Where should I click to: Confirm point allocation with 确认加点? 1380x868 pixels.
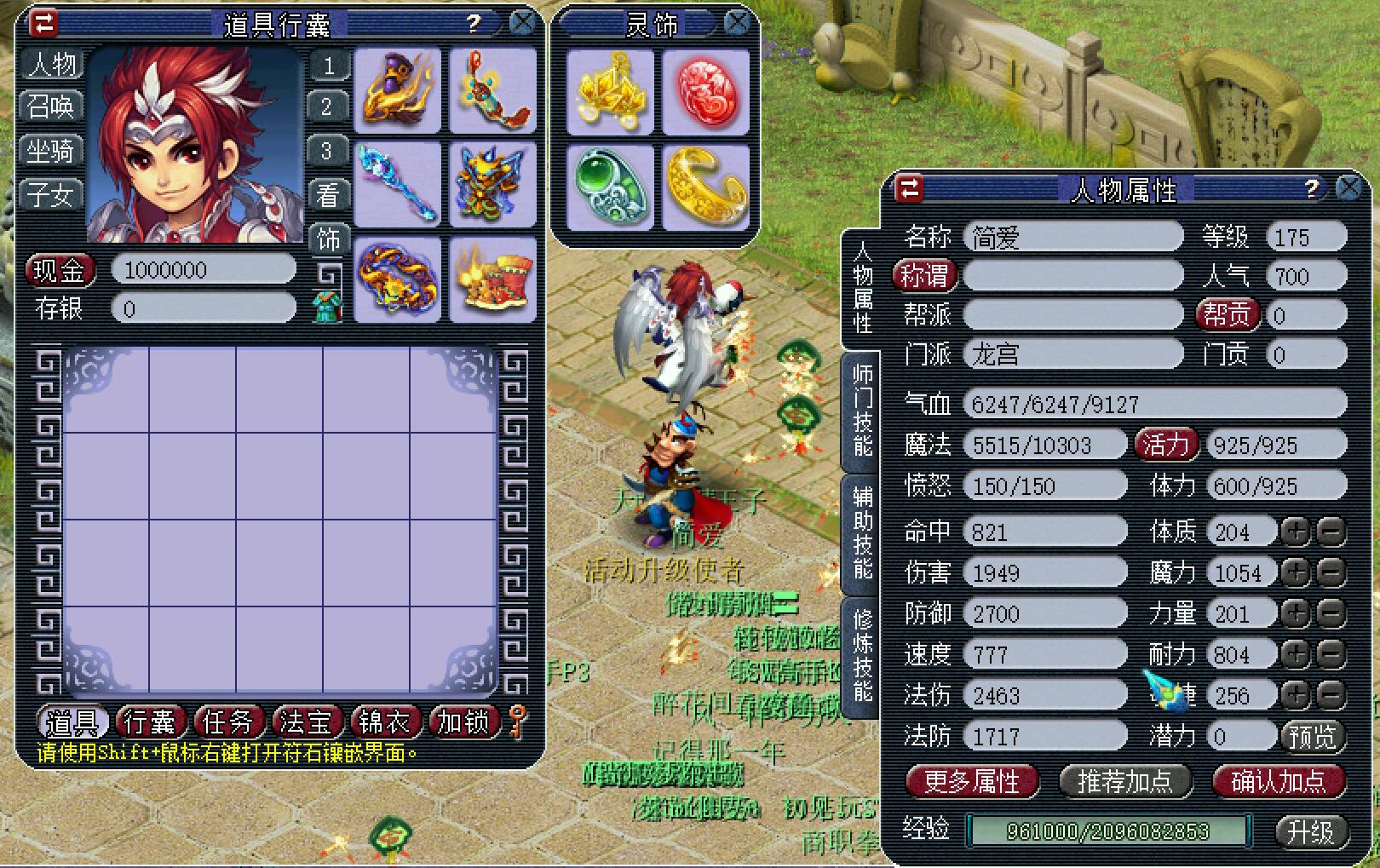[1278, 781]
